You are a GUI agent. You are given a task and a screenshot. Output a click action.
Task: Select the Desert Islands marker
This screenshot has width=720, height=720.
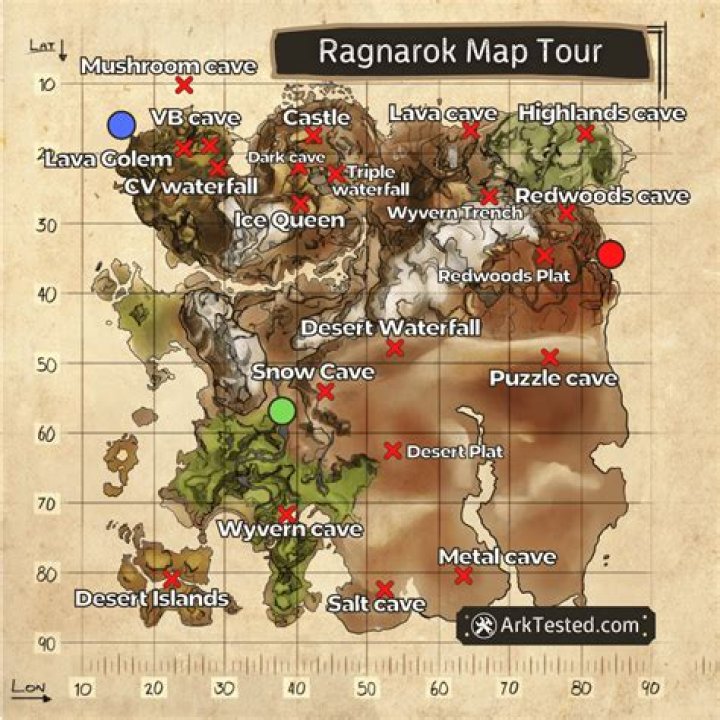pos(172,579)
